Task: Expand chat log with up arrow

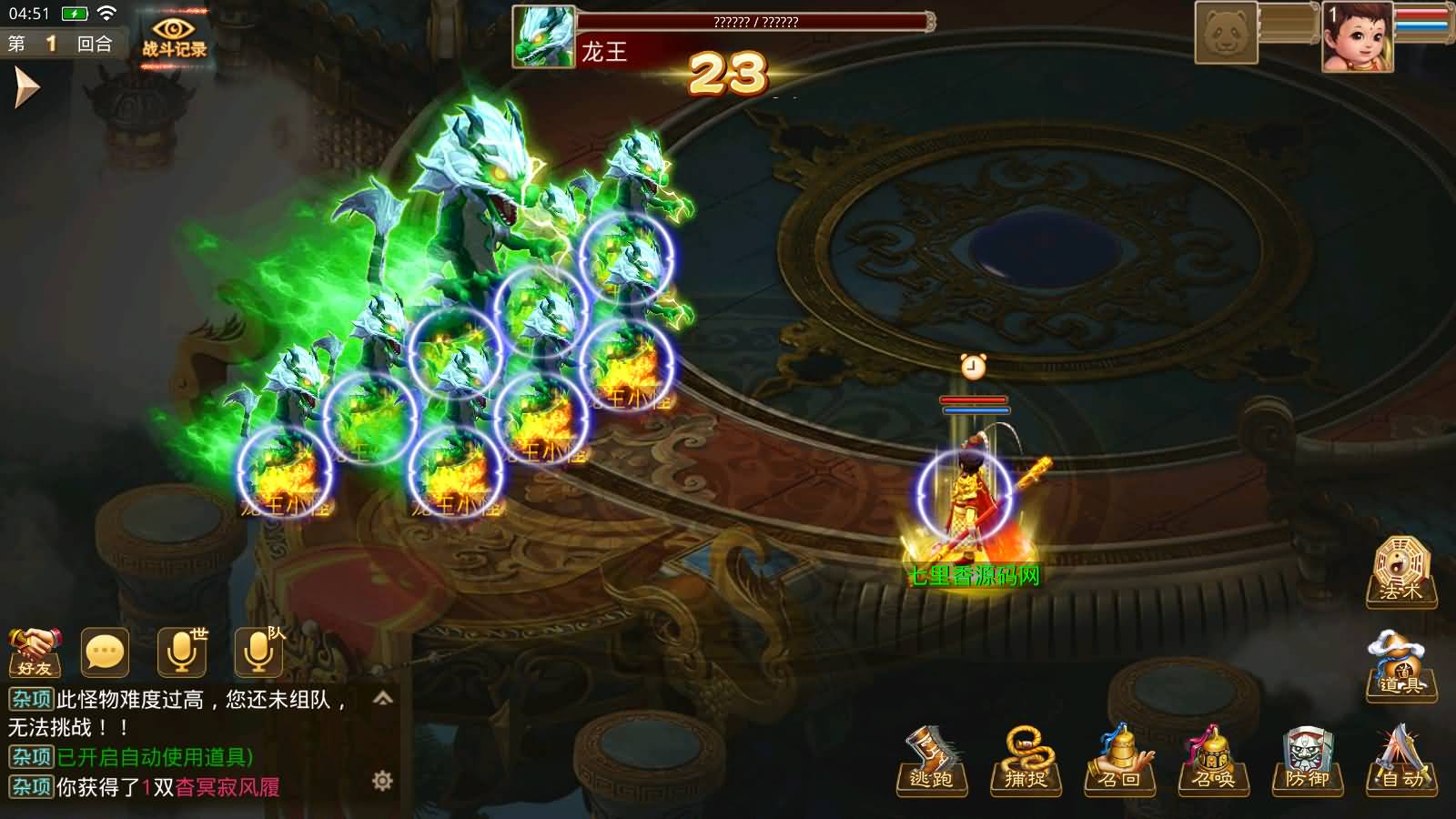Action: click(383, 699)
